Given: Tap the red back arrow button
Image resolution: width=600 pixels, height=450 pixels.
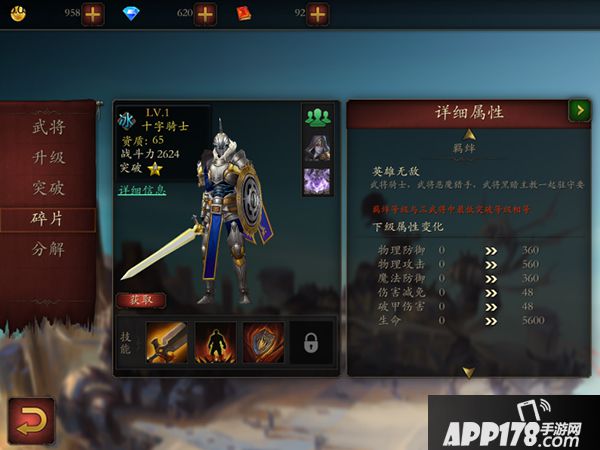Looking at the screenshot, I should (x=30, y=420).
